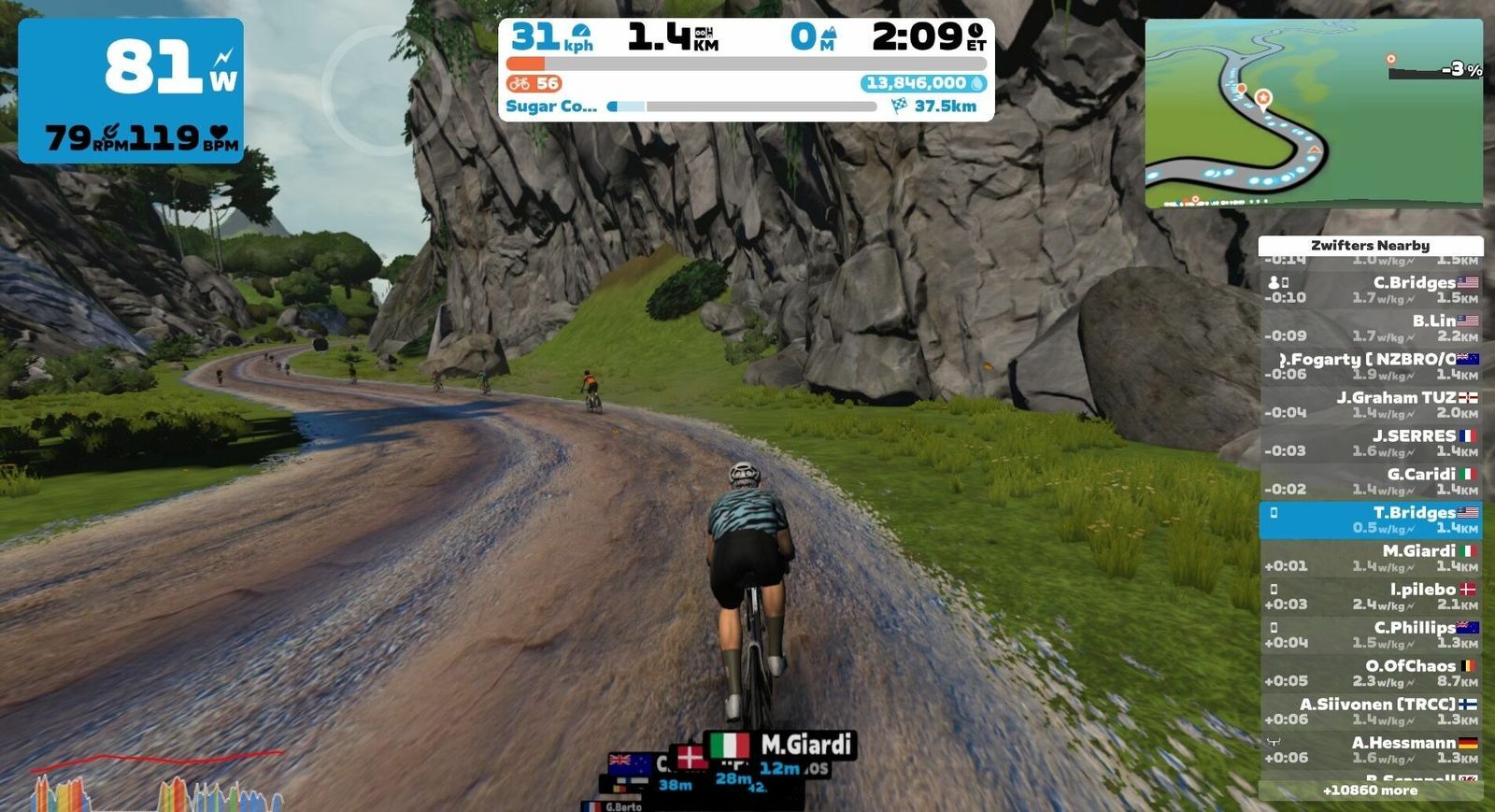Click the minimap route view

[x=1313, y=112]
